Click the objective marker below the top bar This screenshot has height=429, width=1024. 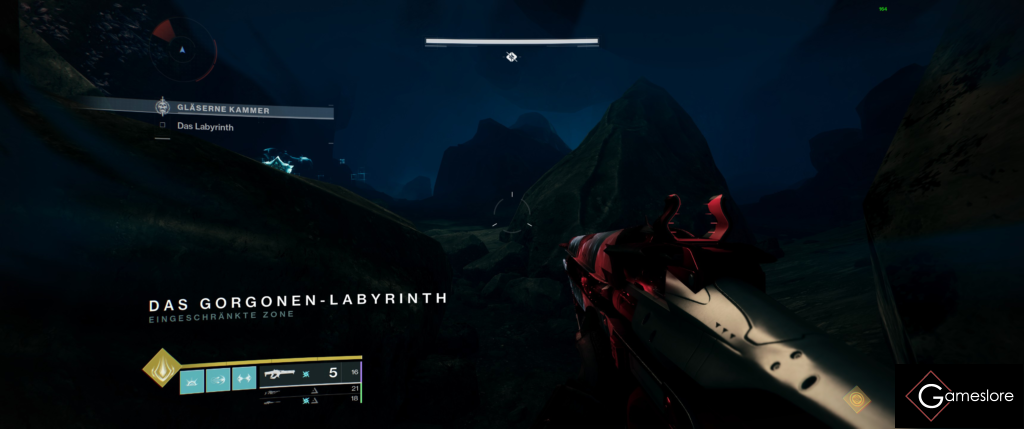pos(511,57)
